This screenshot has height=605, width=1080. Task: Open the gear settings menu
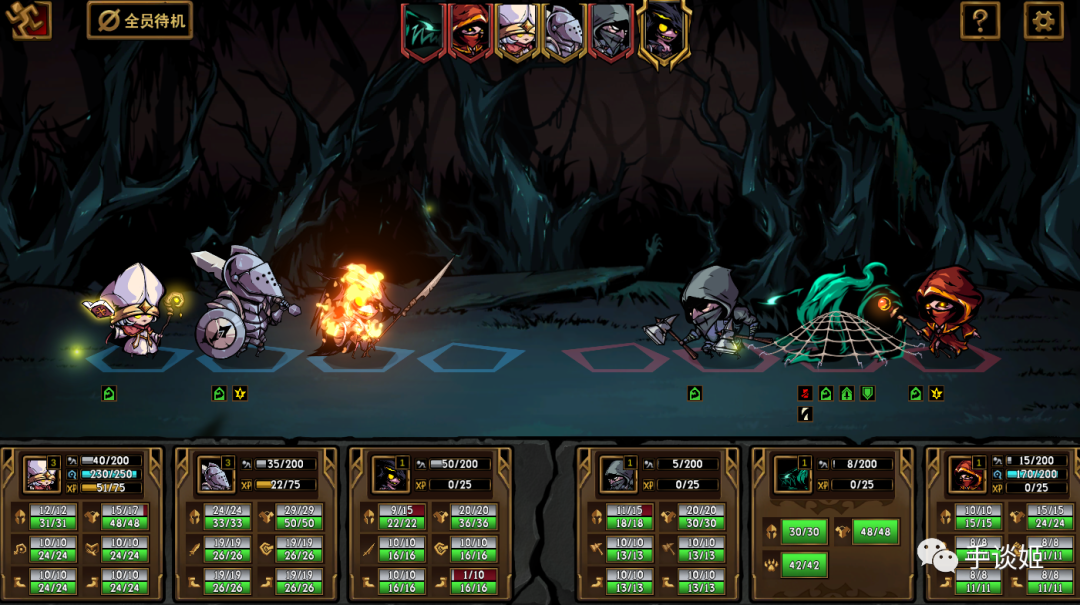(x=1043, y=20)
